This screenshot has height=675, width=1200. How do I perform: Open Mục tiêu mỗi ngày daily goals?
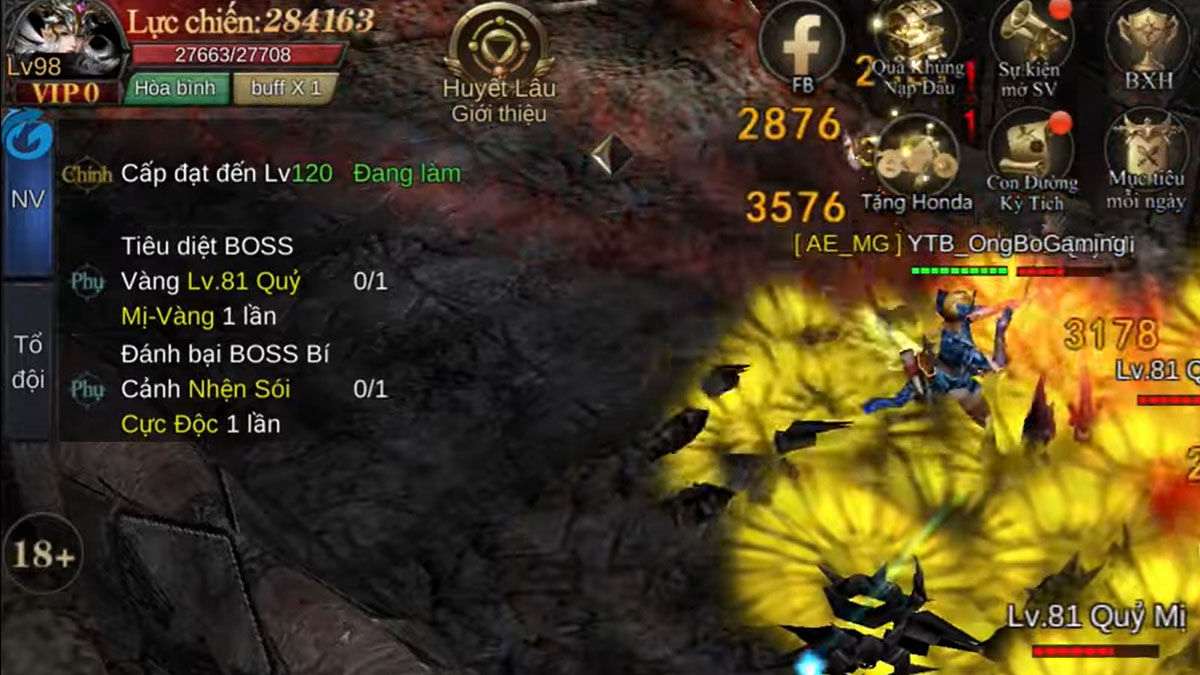1146,160
